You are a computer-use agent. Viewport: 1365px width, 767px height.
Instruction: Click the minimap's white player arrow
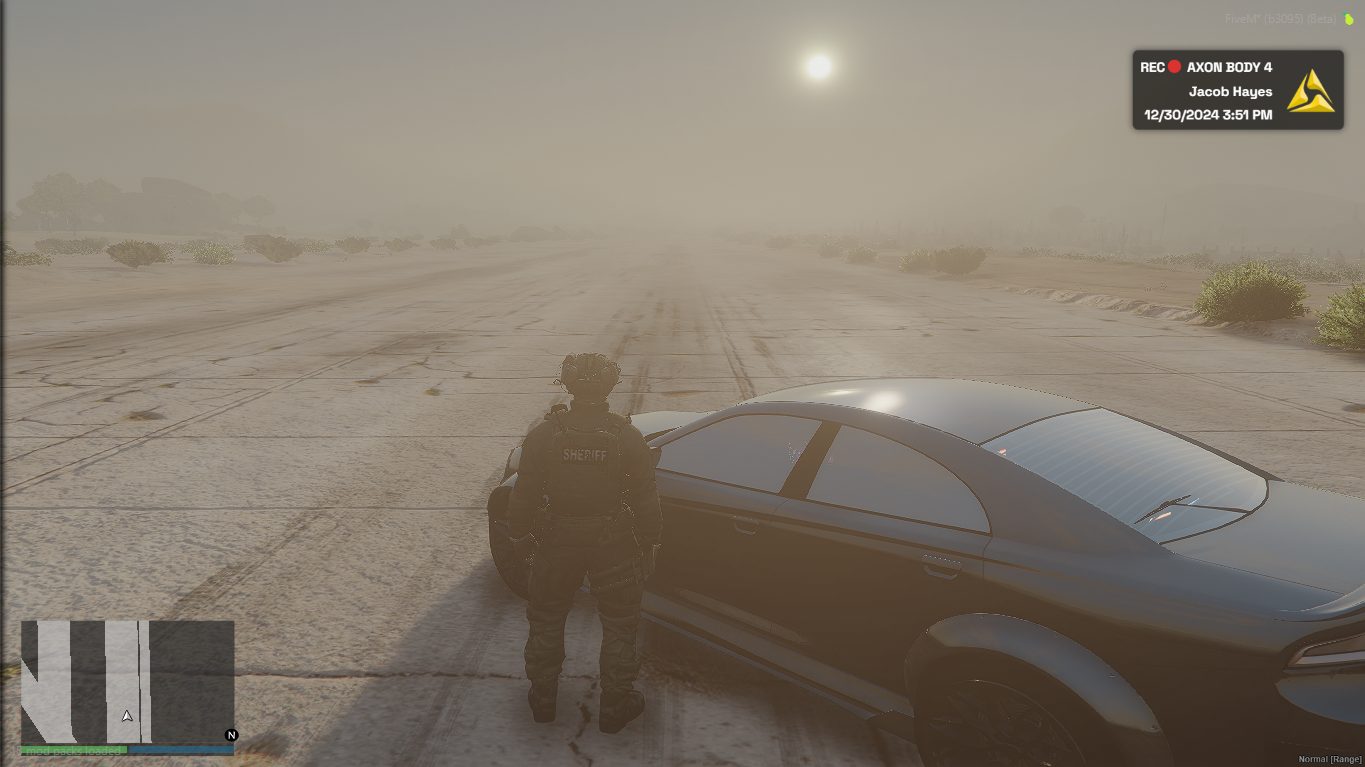(x=127, y=716)
